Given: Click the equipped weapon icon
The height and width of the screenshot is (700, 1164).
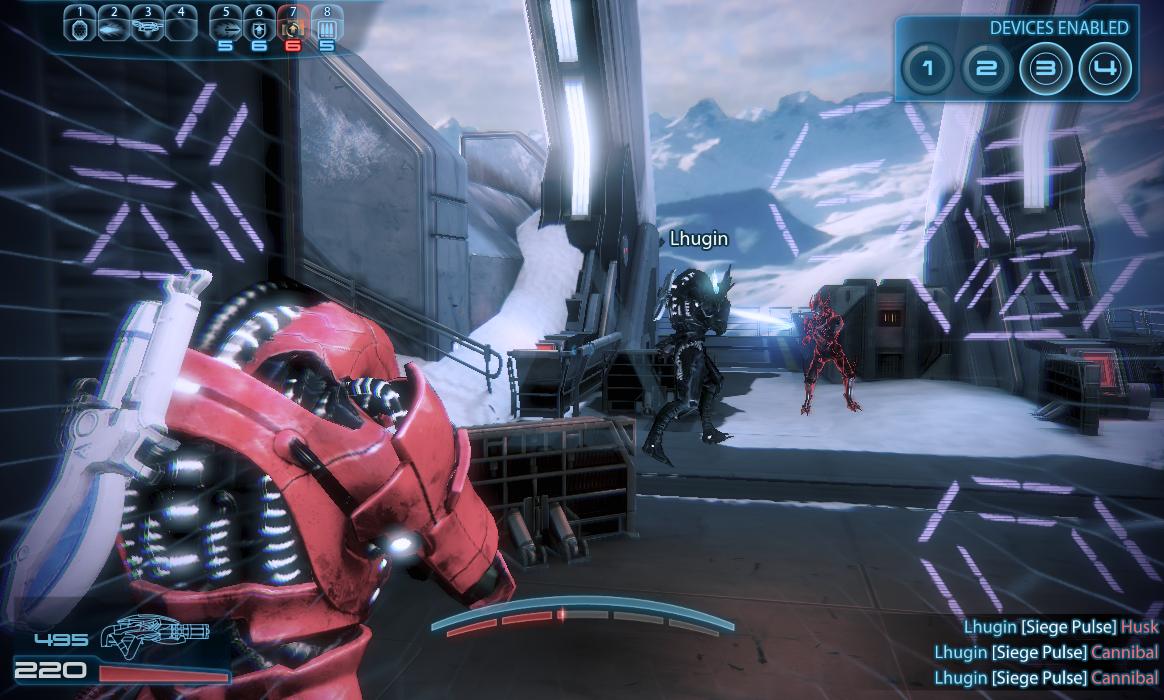Looking at the screenshot, I should tap(160, 632).
